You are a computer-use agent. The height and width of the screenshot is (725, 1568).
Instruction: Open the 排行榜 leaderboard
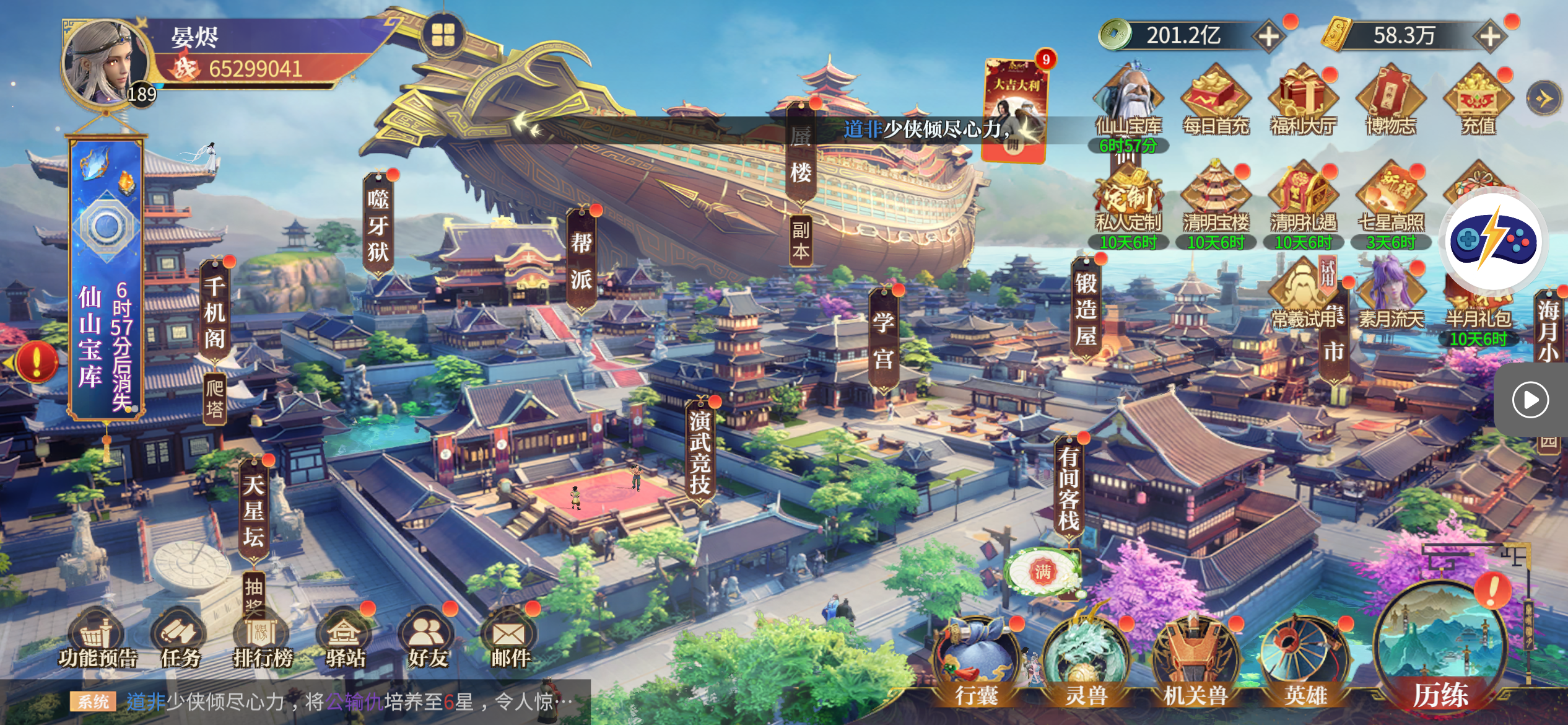tap(263, 638)
